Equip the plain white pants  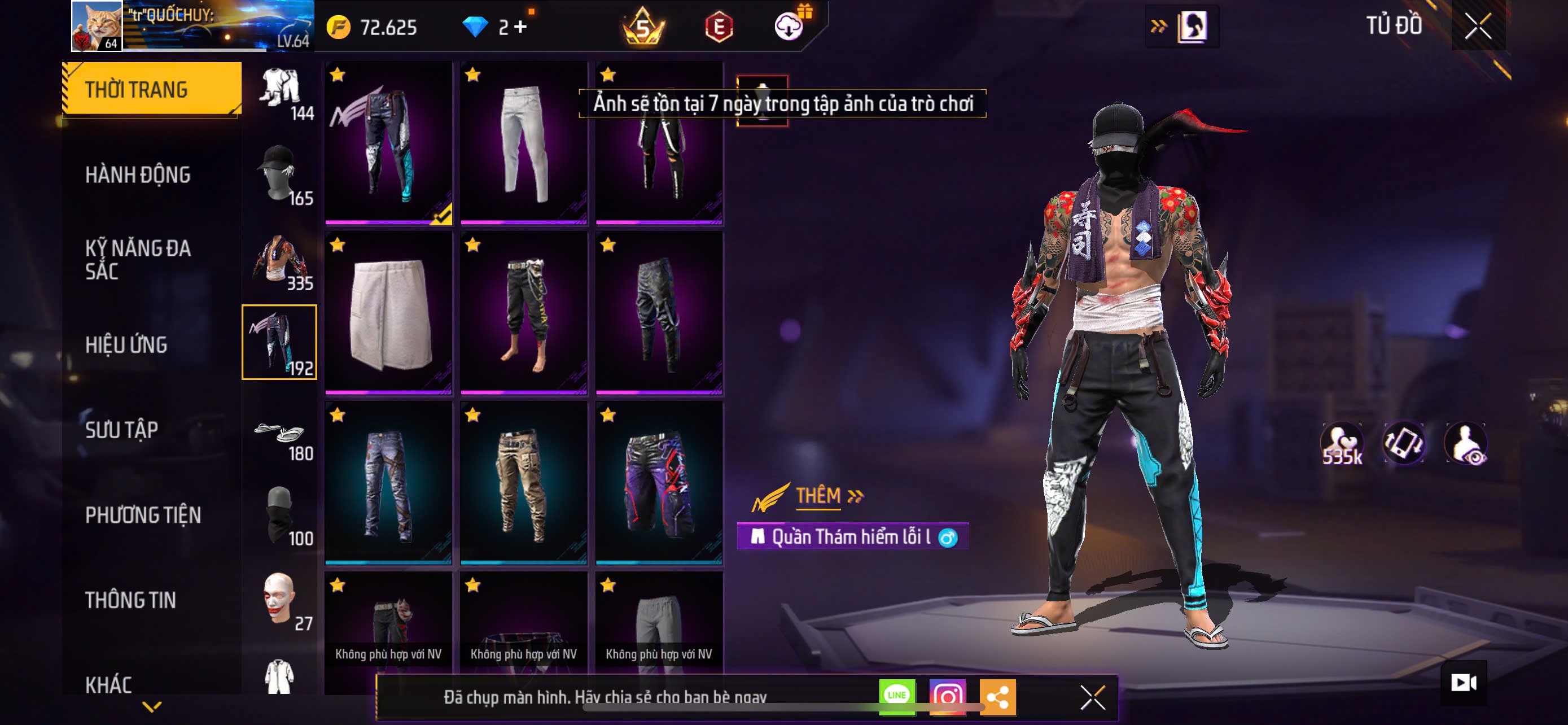(x=523, y=143)
